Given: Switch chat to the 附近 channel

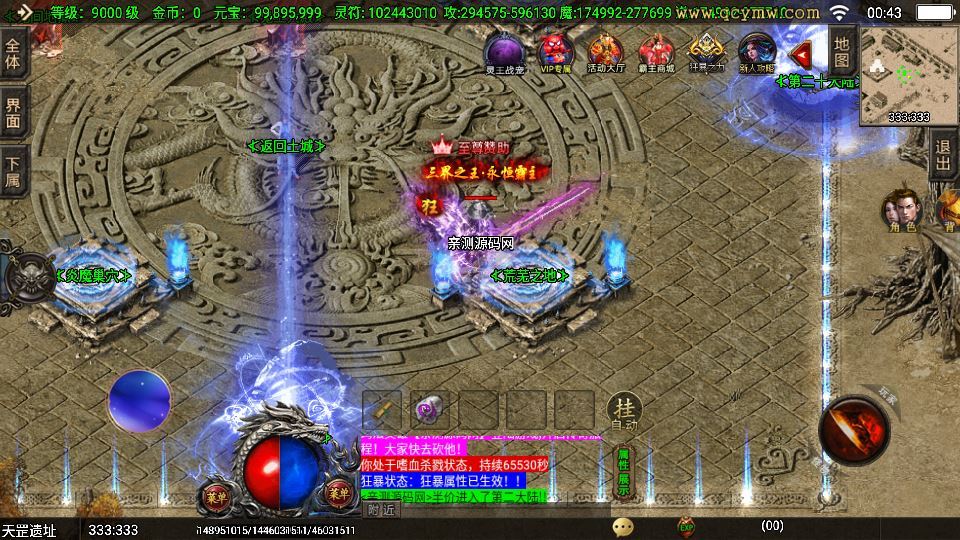Looking at the screenshot, I should (381, 509).
